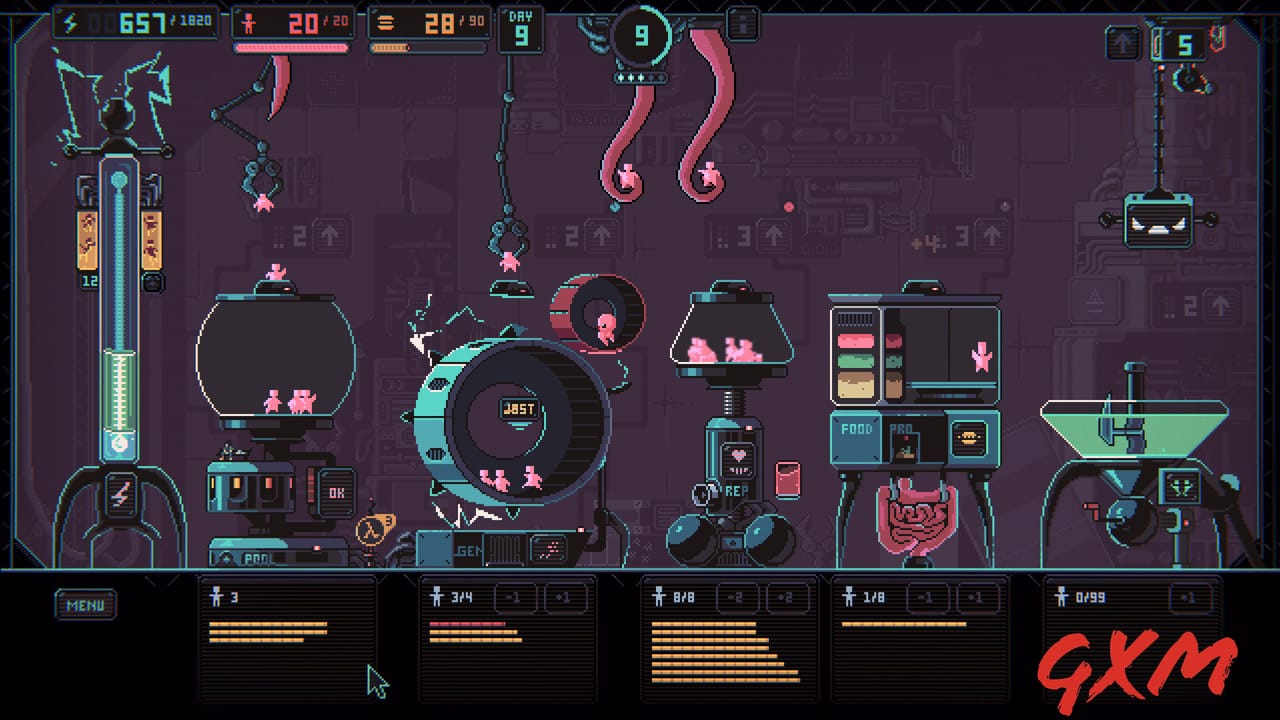Click the angry robot head hanging at top right
Viewport: 1280px width, 720px height.
[x=1158, y=220]
